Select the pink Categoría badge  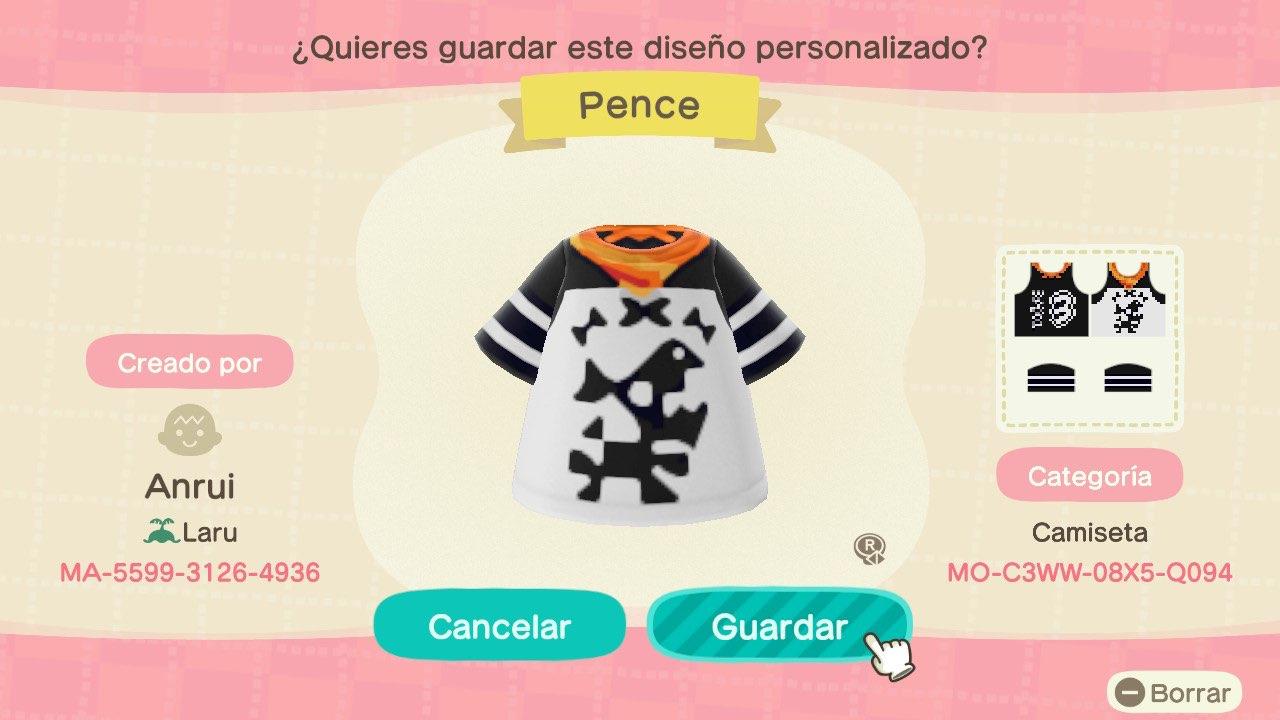1090,475
